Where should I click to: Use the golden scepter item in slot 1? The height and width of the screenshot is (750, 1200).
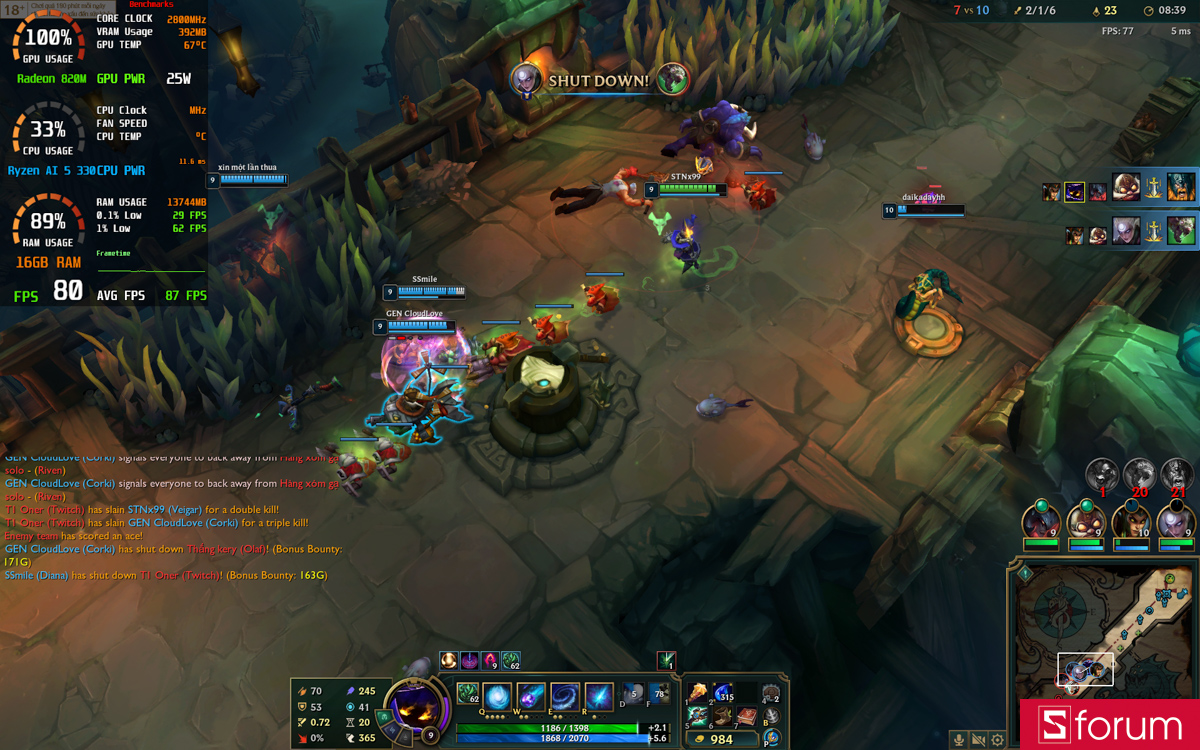698,693
